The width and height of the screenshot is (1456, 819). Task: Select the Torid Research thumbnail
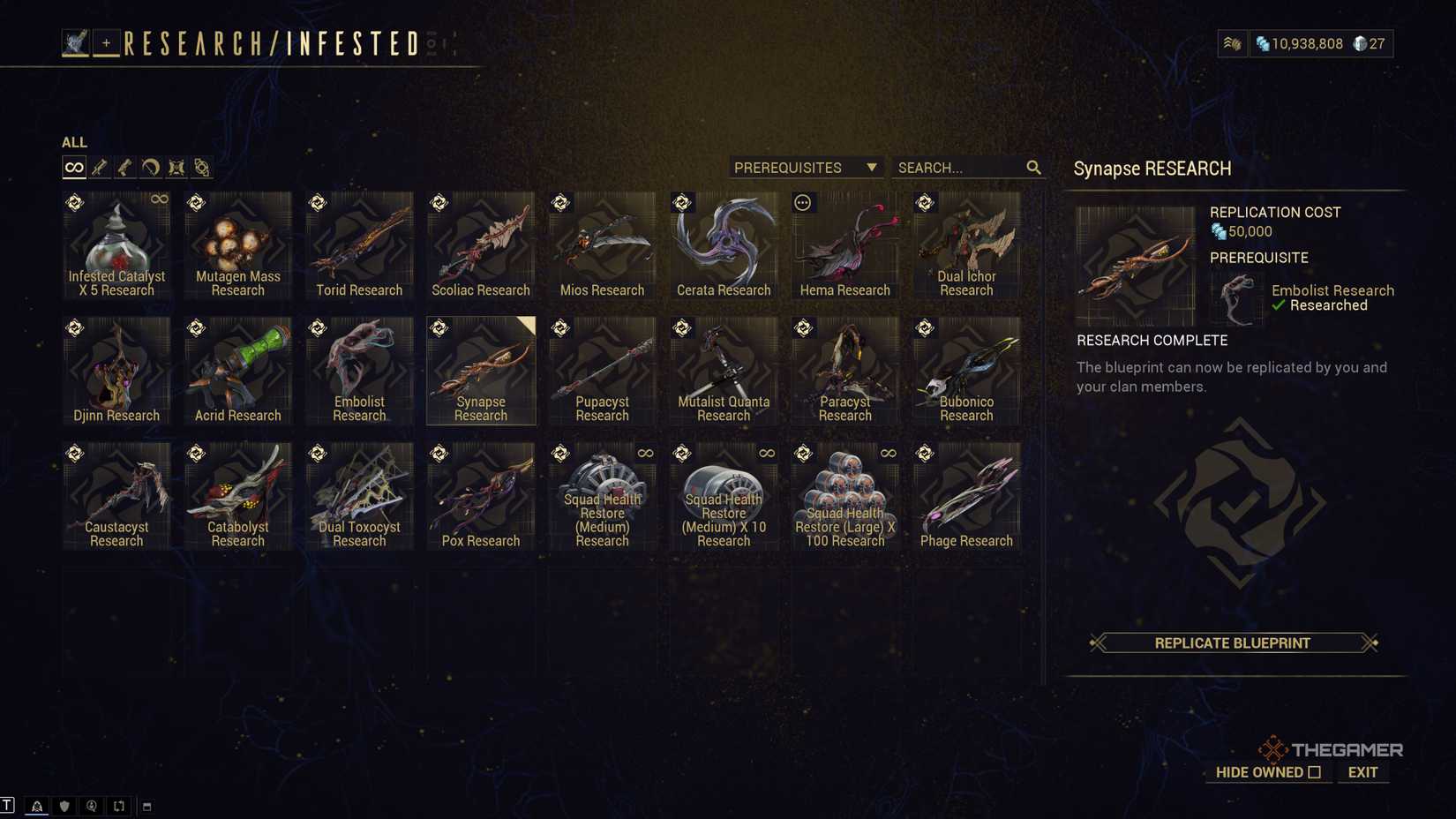[359, 243]
